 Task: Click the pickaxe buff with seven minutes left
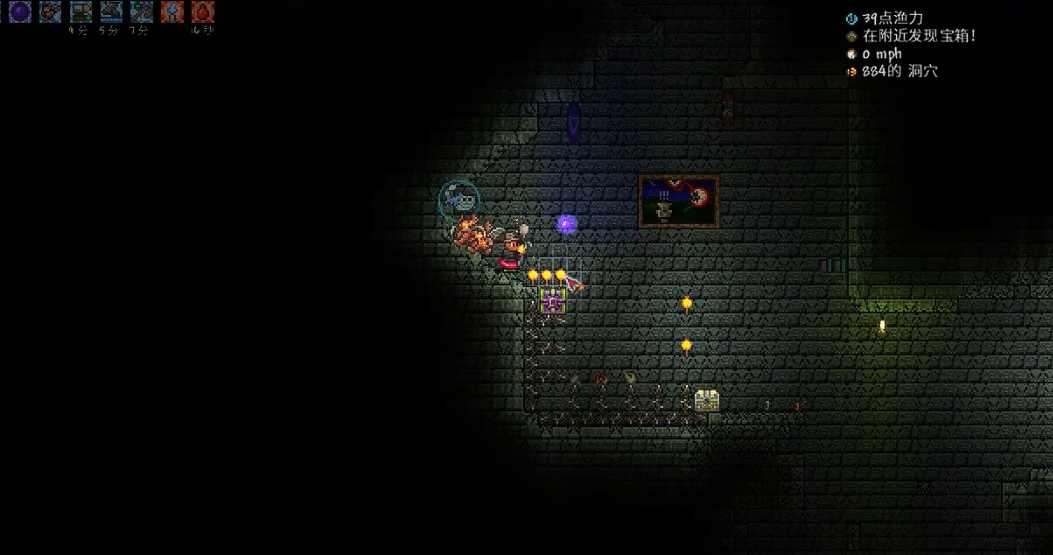(141, 12)
